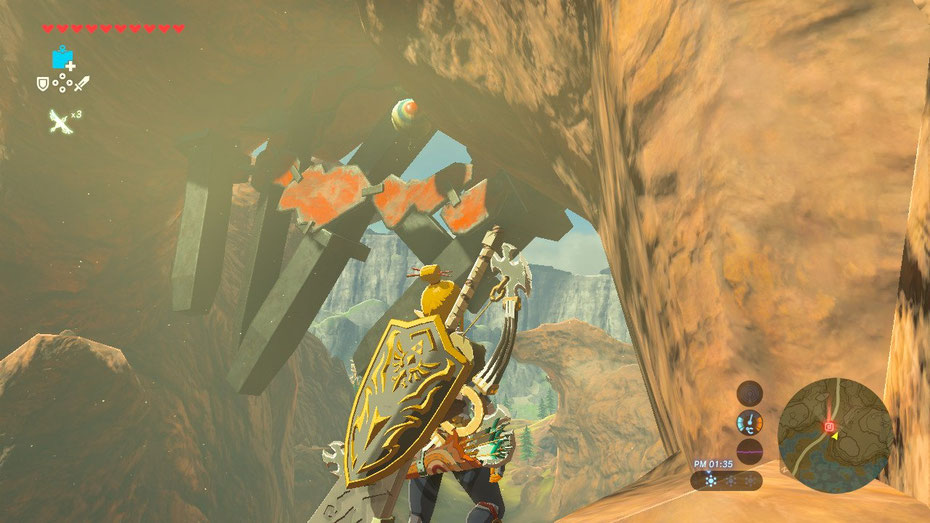
Task: Click the Sheikah Sensor indicator with purple line
Action: pos(749,451)
